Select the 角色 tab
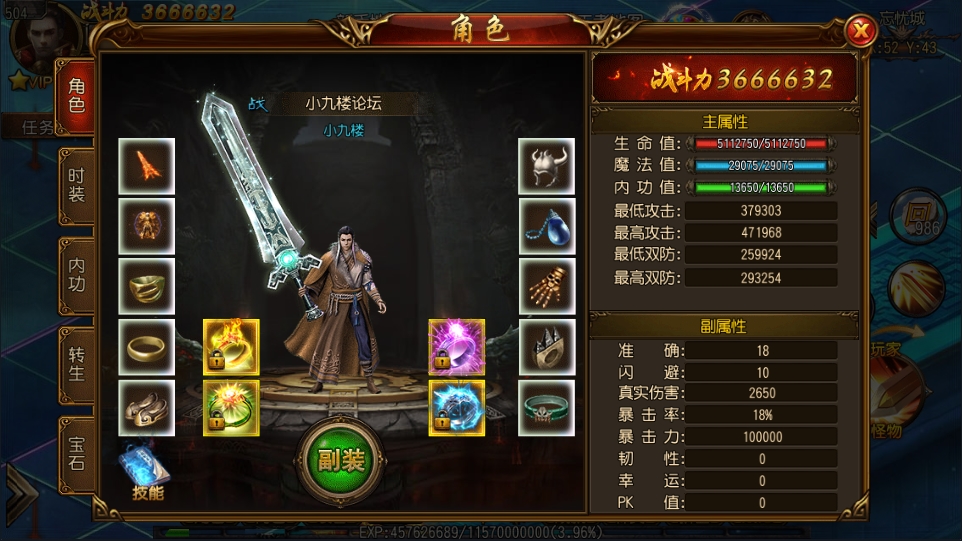This screenshot has height=541, width=962. [77, 96]
